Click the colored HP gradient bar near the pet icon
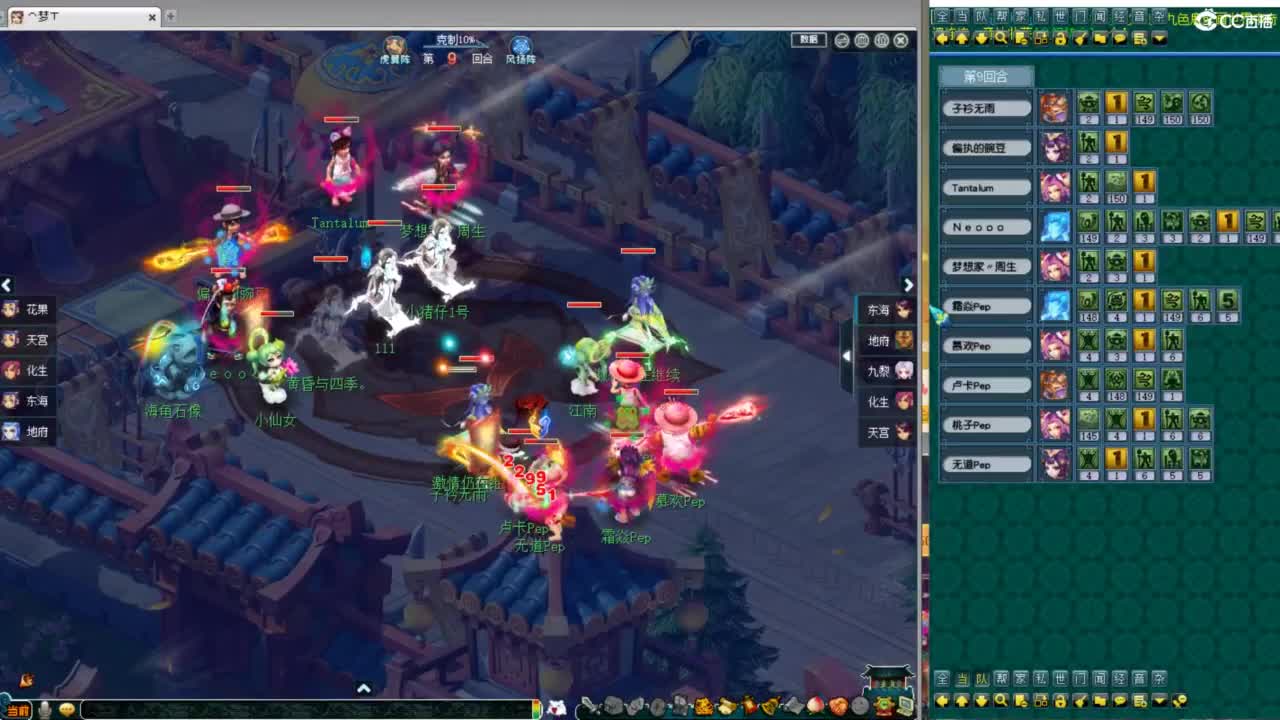Viewport: 1280px width, 720px height. click(x=534, y=708)
